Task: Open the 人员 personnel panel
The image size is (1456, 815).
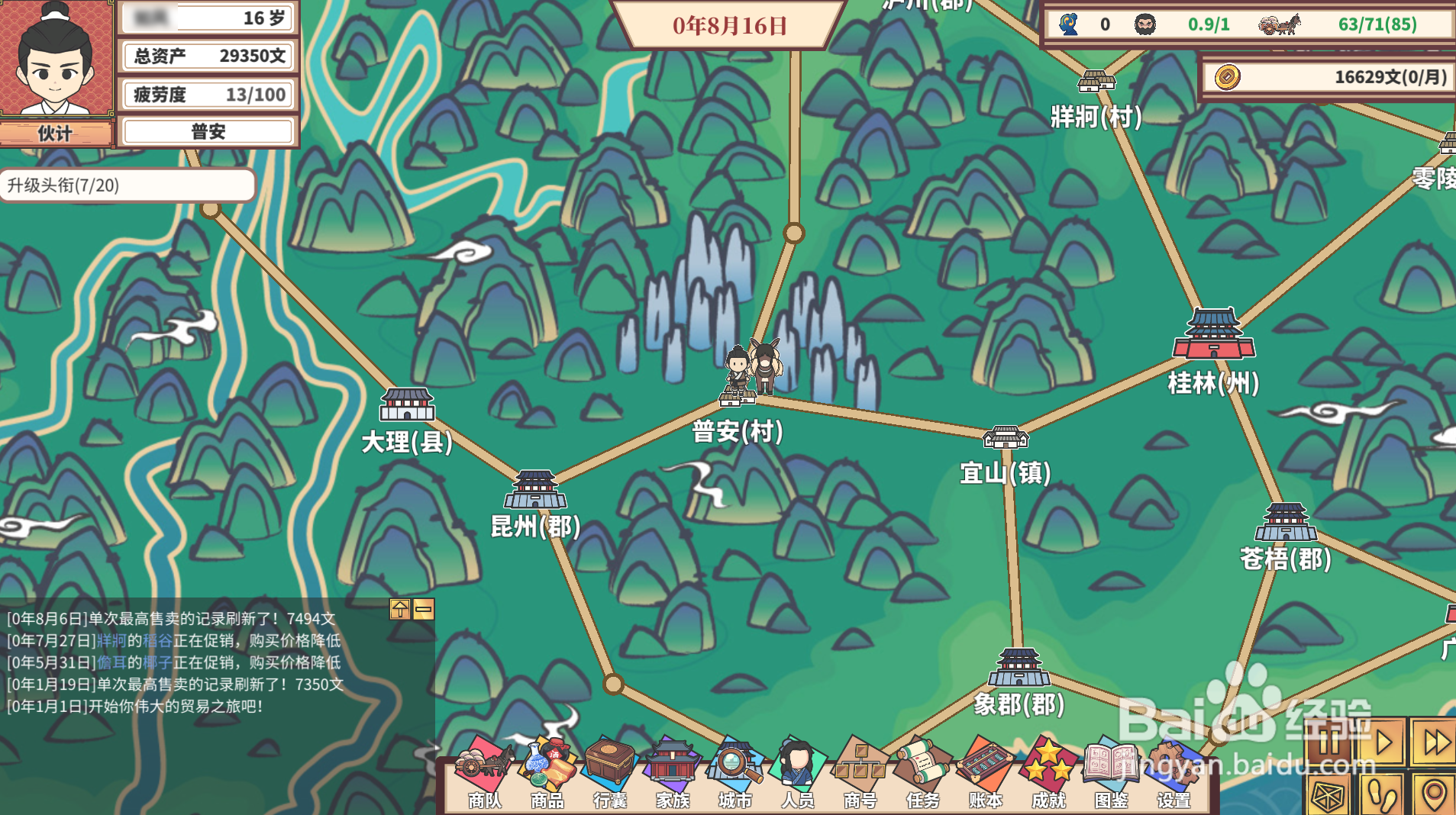Action: [x=796, y=771]
